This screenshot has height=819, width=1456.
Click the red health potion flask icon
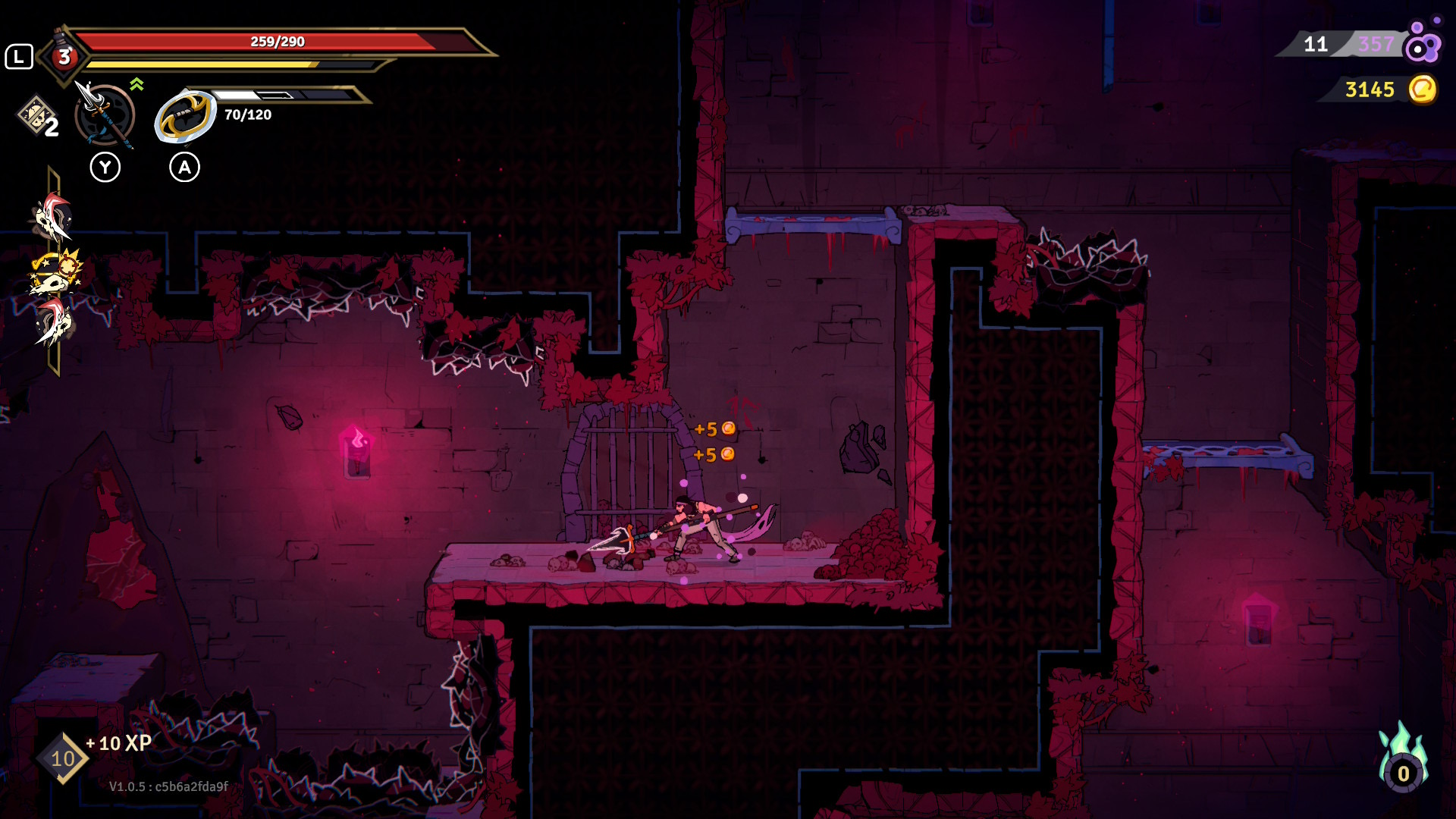pyautogui.click(x=64, y=55)
